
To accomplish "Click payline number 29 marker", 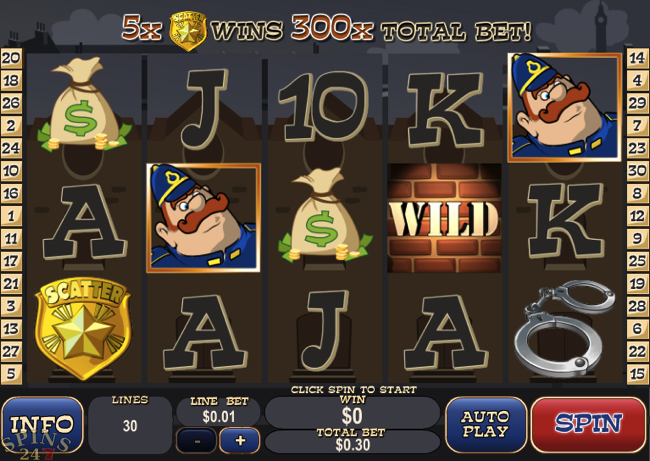I will [x=638, y=103].
